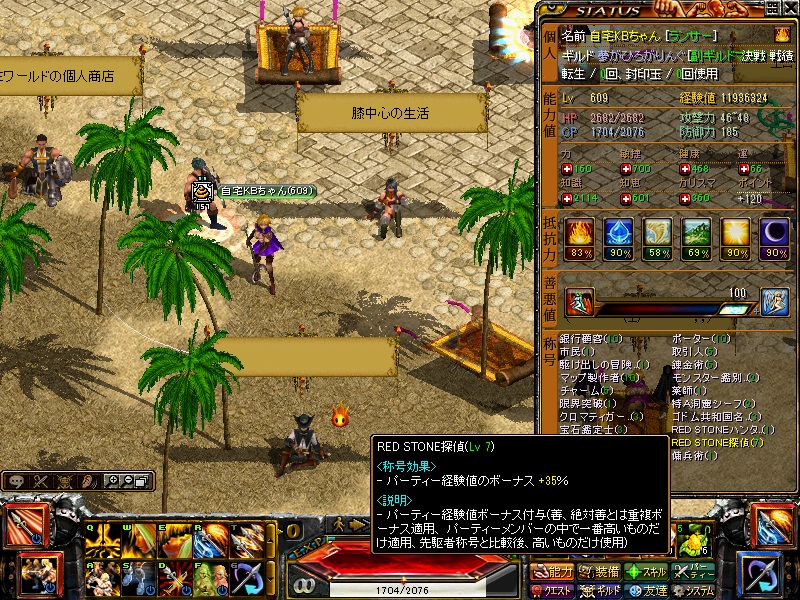Add a point to 力 (strength)
This screenshot has height=600, width=800.
point(567,169)
